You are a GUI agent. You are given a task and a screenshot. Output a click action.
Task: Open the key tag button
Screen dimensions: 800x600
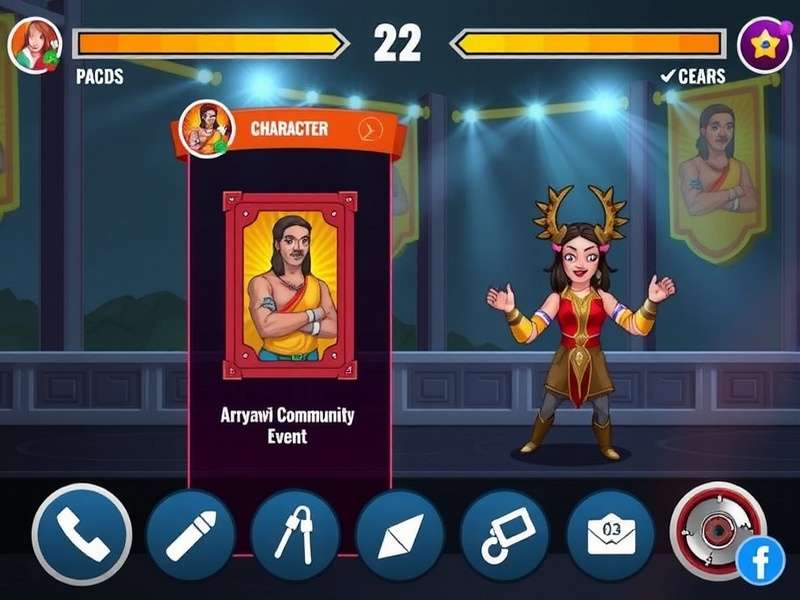click(504, 536)
